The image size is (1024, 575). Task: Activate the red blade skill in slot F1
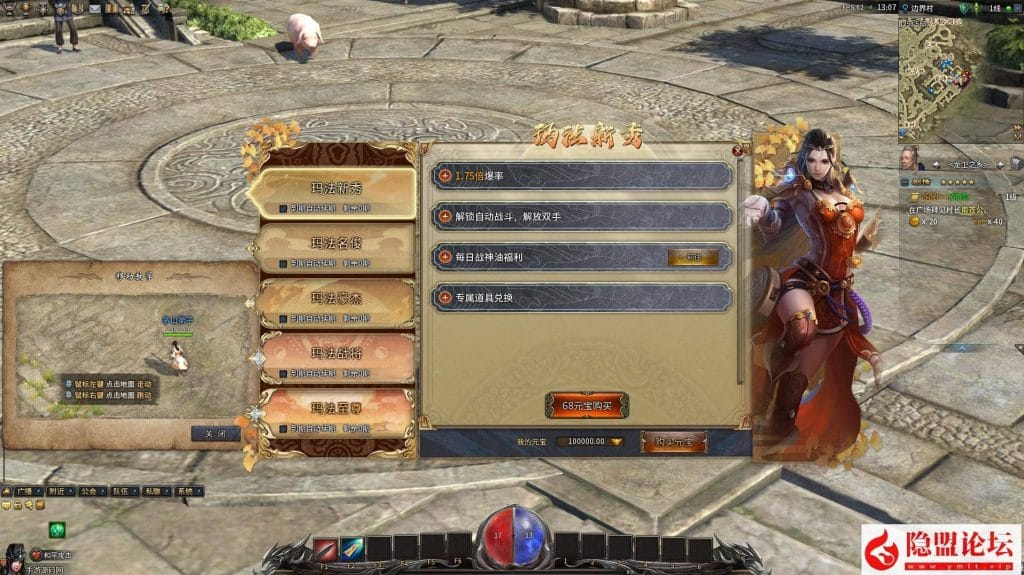click(x=325, y=548)
